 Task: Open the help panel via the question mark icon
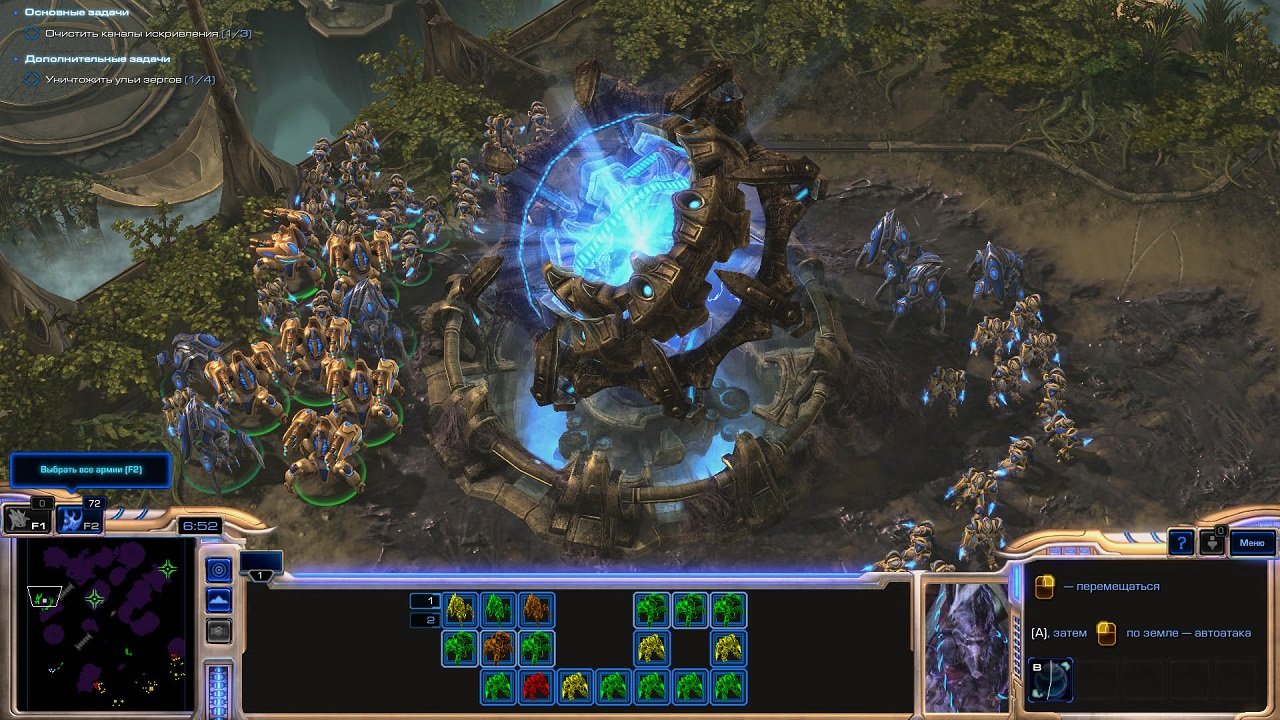[x=1182, y=542]
